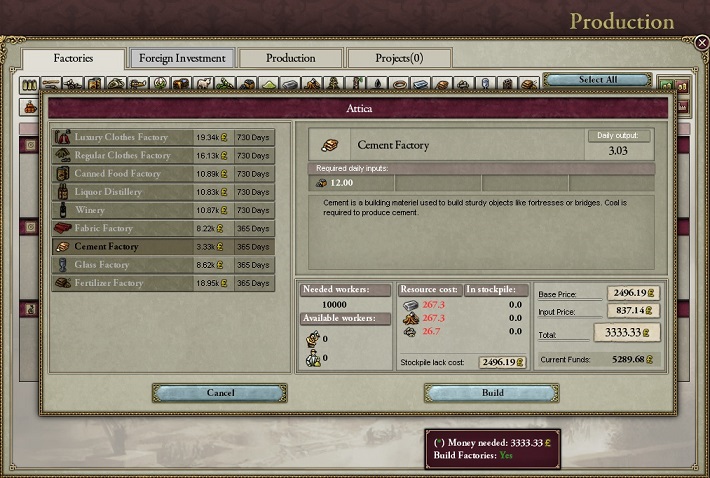710x478 pixels.
Task: Open the Projects(0) tab
Action: click(x=399, y=58)
